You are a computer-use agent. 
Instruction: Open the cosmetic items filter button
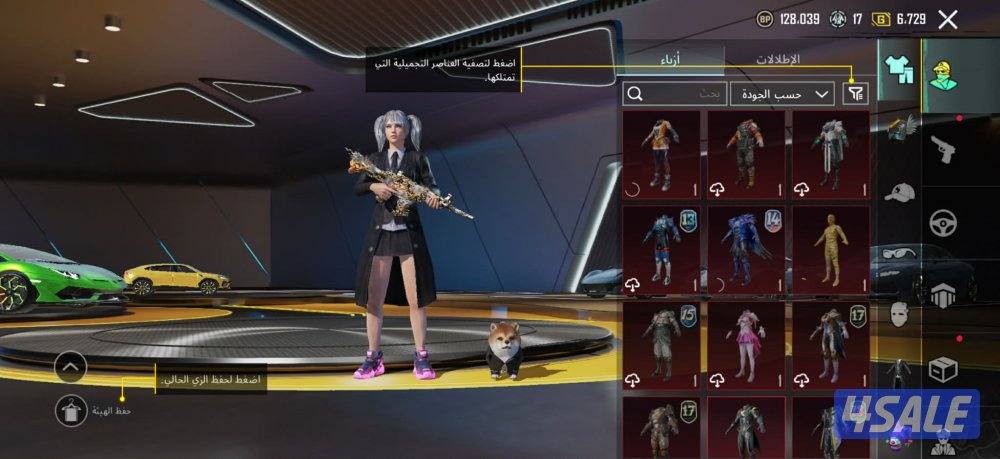coord(856,94)
